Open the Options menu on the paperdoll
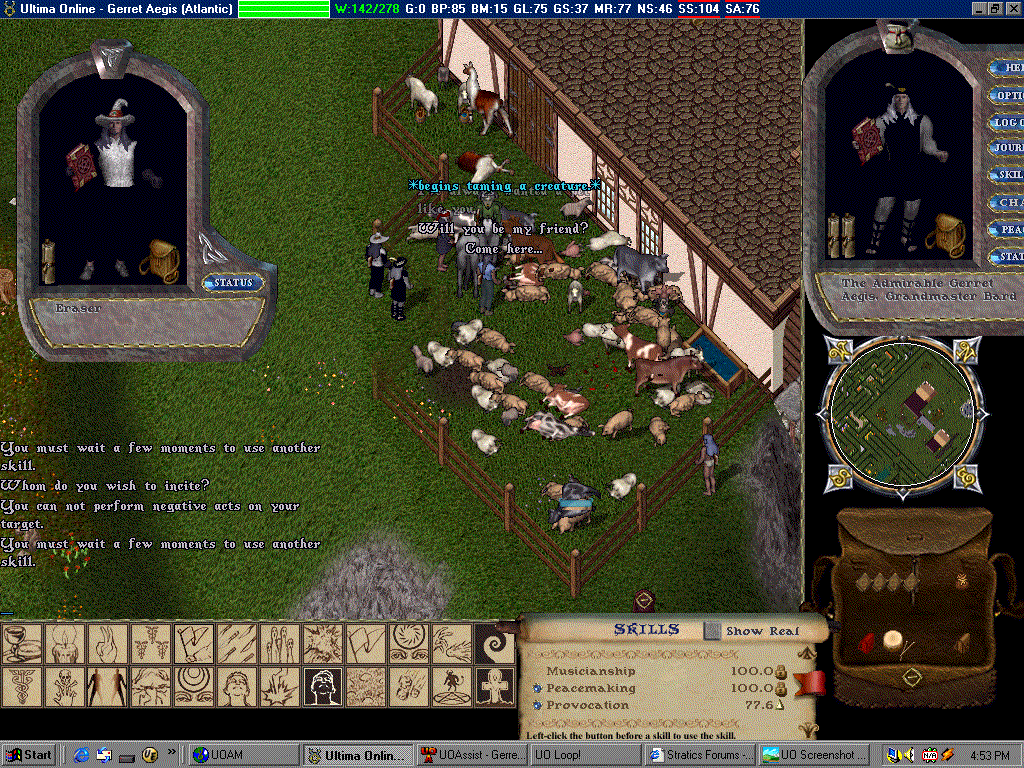Screen dimensions: 1024x768 (x=1006, y=96)
